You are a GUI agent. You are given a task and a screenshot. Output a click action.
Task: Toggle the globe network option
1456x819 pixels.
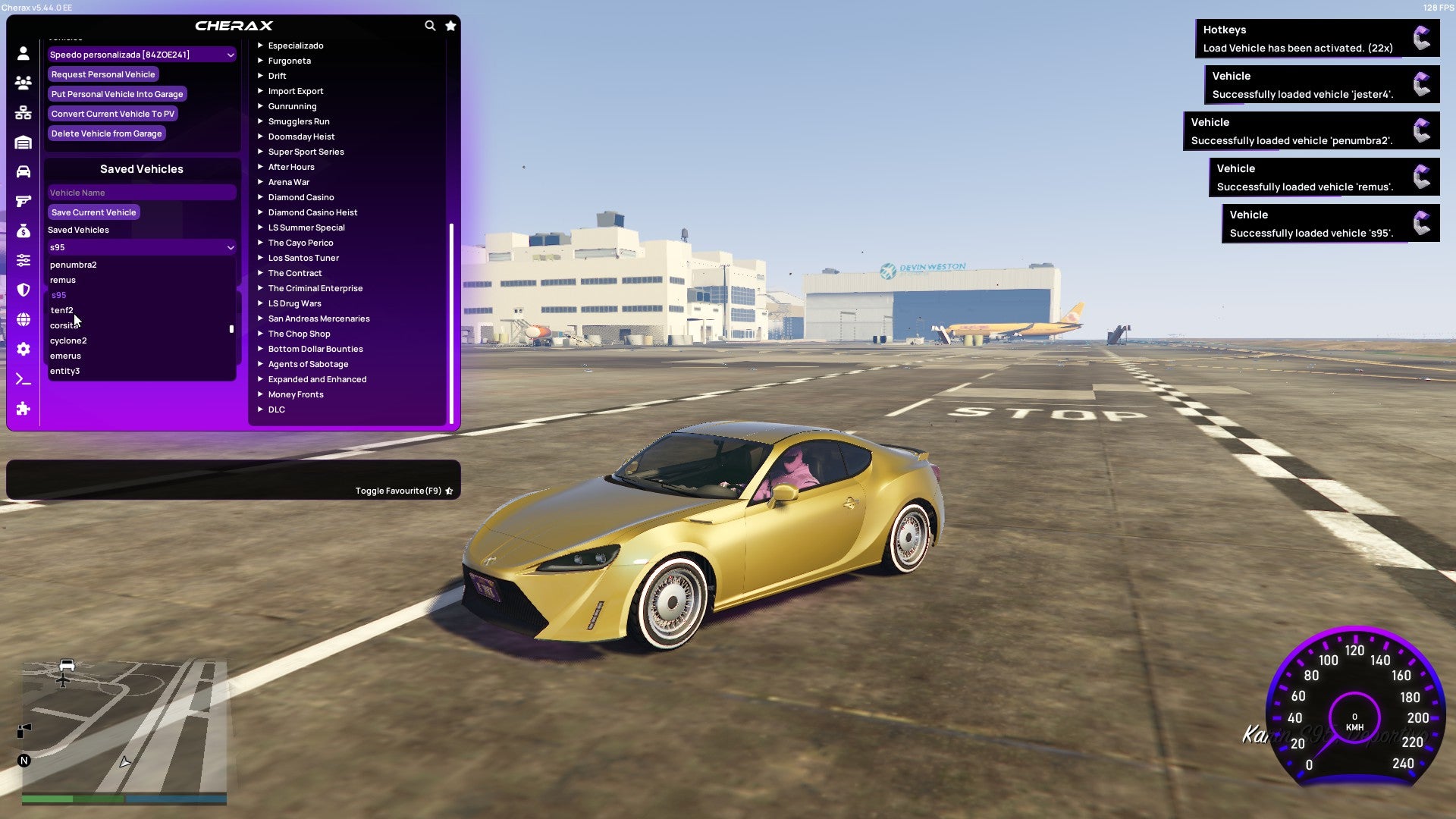click(23, 319)
